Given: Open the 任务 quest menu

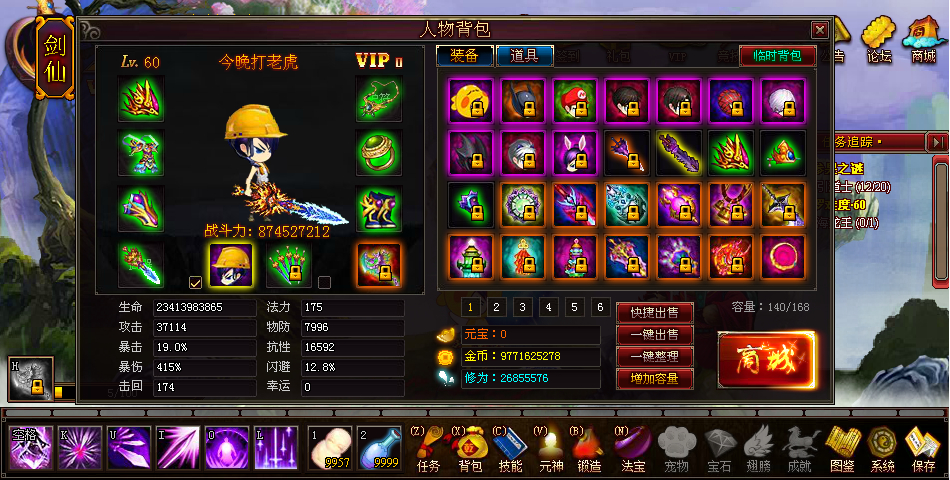Looking at the screenshot, I should tap(428, 448).
